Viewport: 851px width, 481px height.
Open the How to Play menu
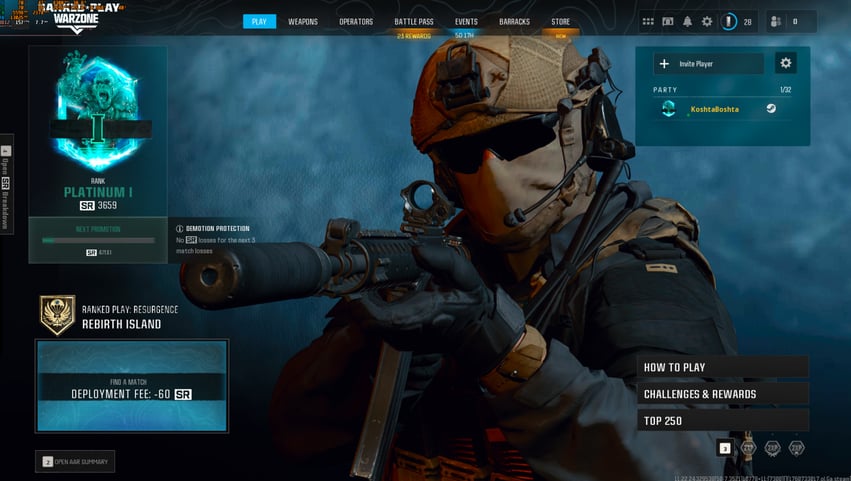722,367
